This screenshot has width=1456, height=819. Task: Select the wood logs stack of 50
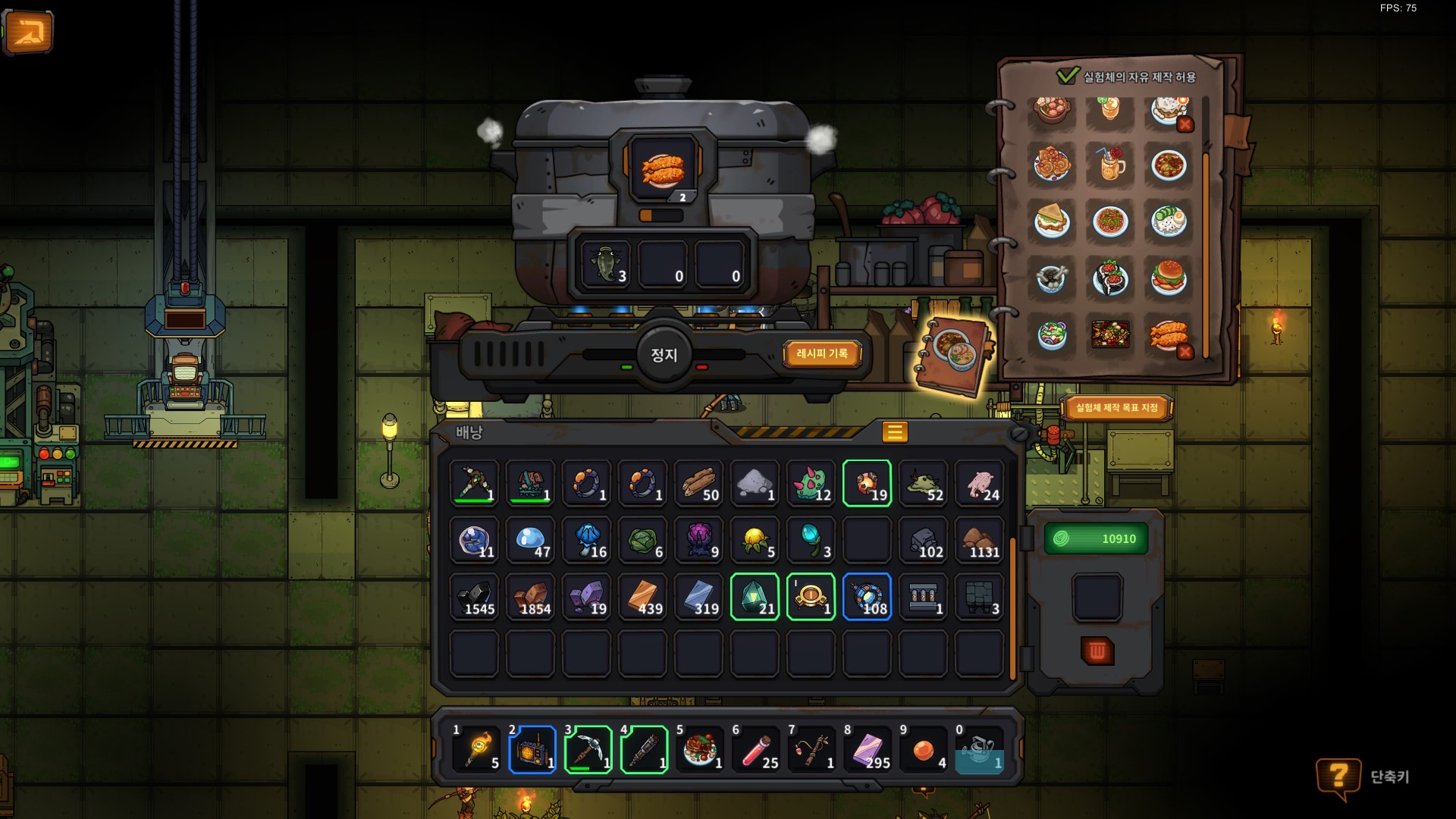pos(698,483)
